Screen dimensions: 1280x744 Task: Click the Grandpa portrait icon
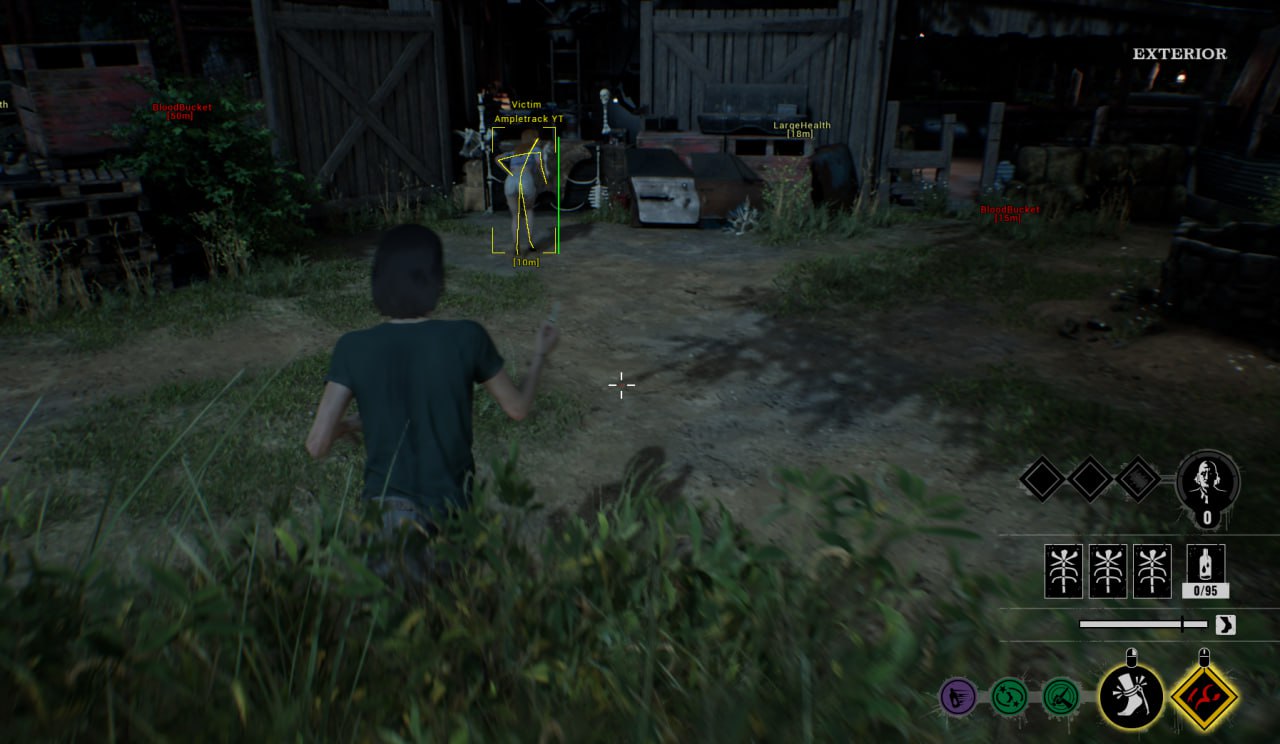(1208, 482)
